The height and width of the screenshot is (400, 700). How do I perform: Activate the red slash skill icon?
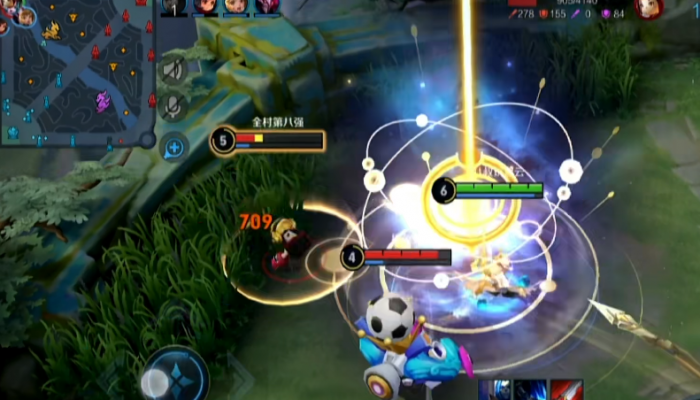pos(567,389)
